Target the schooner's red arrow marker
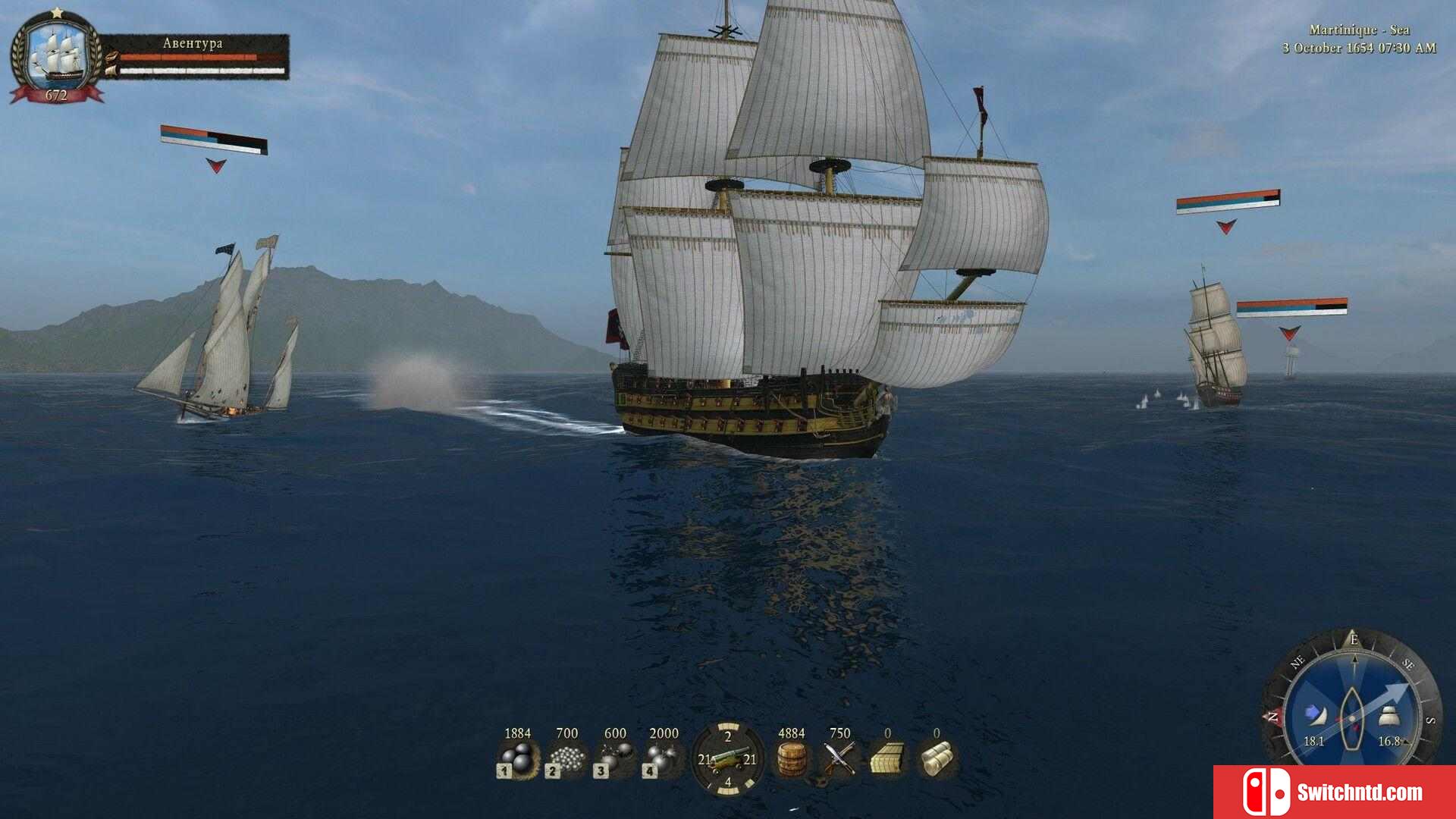 (216, 165)
